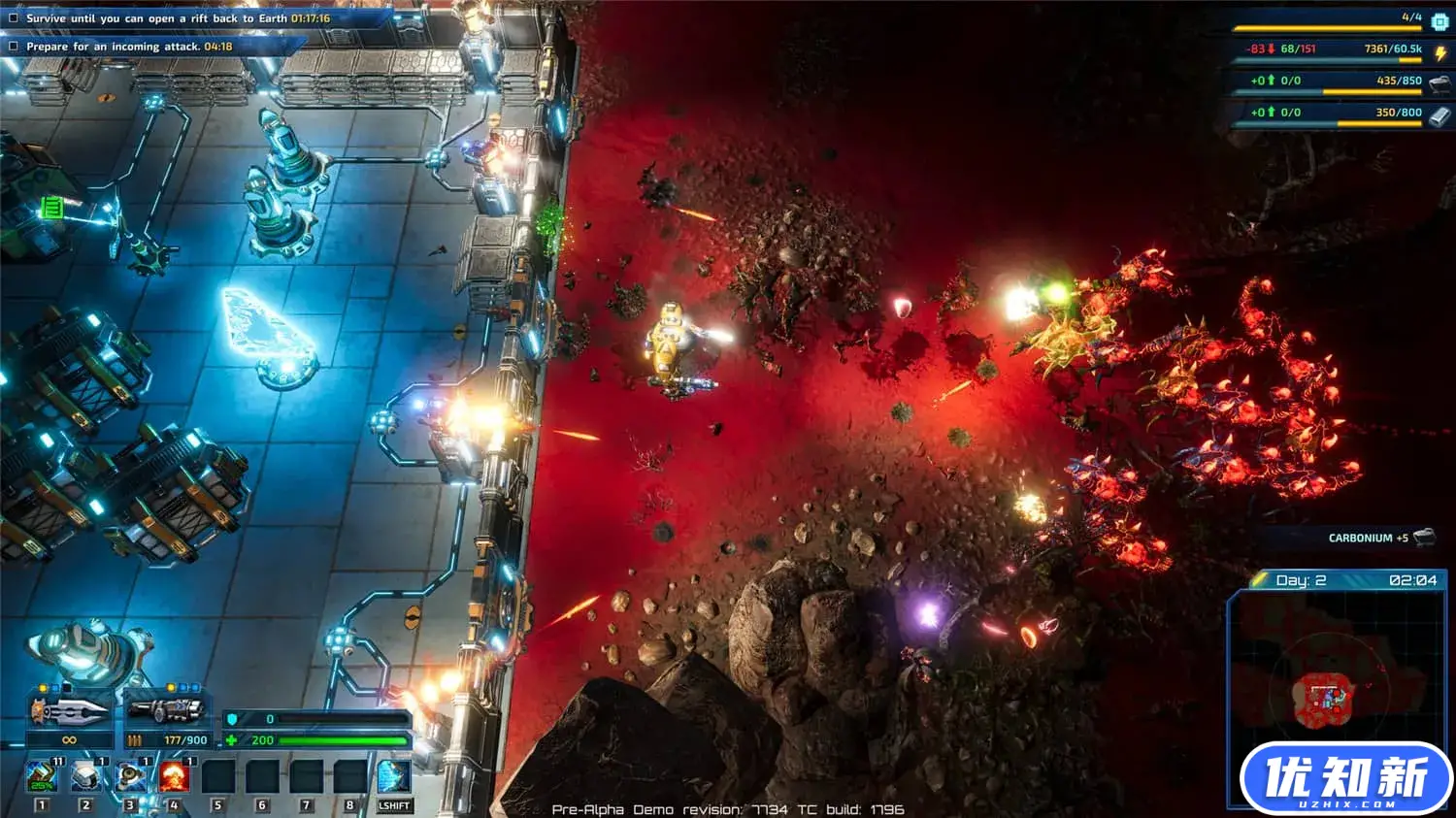Select the white device item in slot 2

(85, 776)
